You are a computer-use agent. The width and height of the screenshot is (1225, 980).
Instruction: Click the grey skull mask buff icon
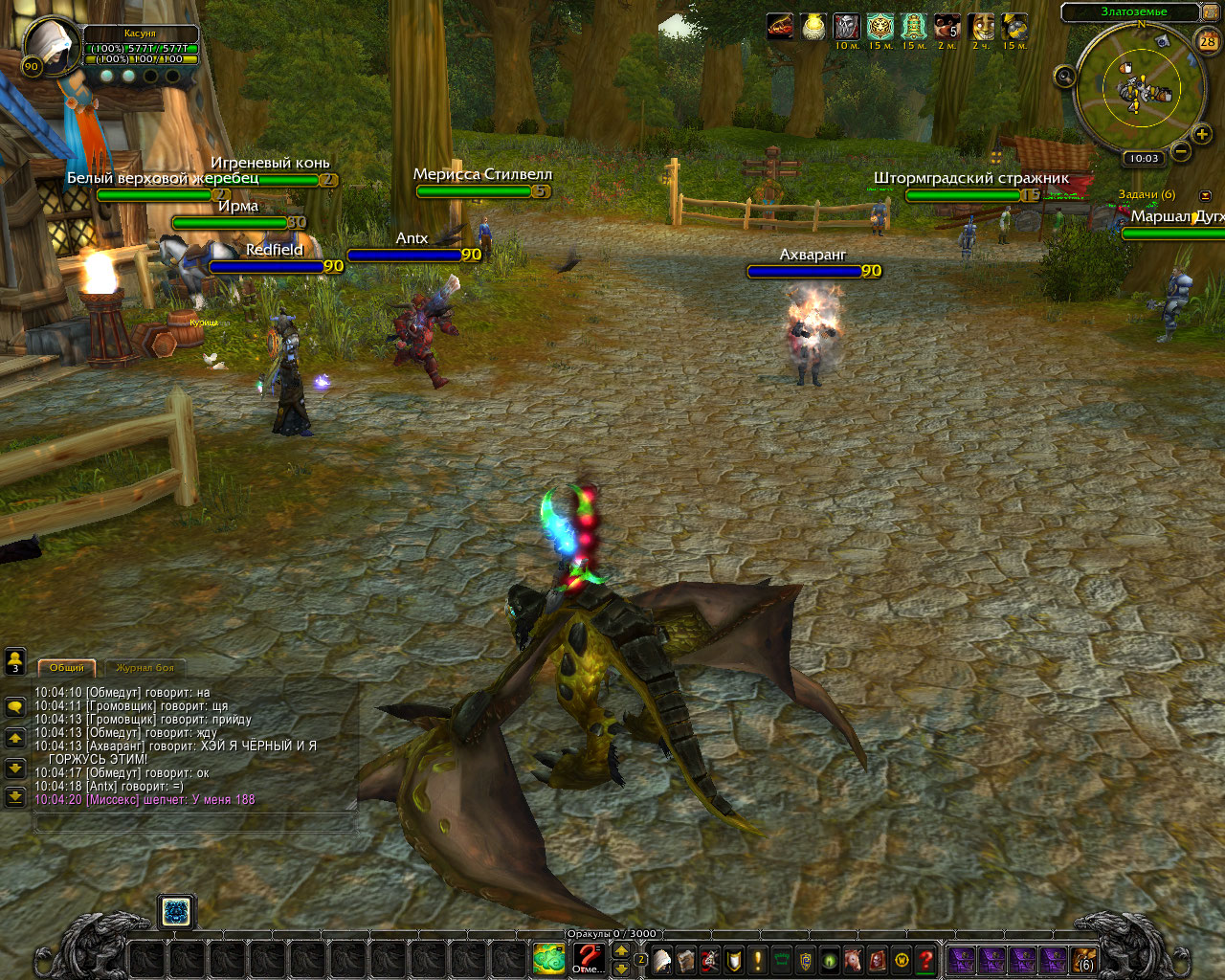(x=846, y=27)
